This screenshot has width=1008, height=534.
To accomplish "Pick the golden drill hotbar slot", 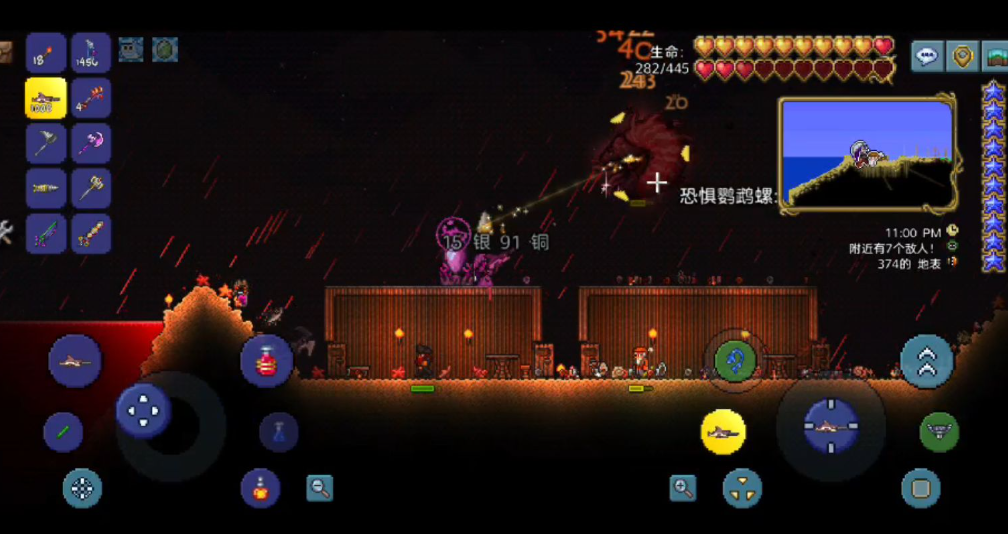I will (x=46, y=188).
